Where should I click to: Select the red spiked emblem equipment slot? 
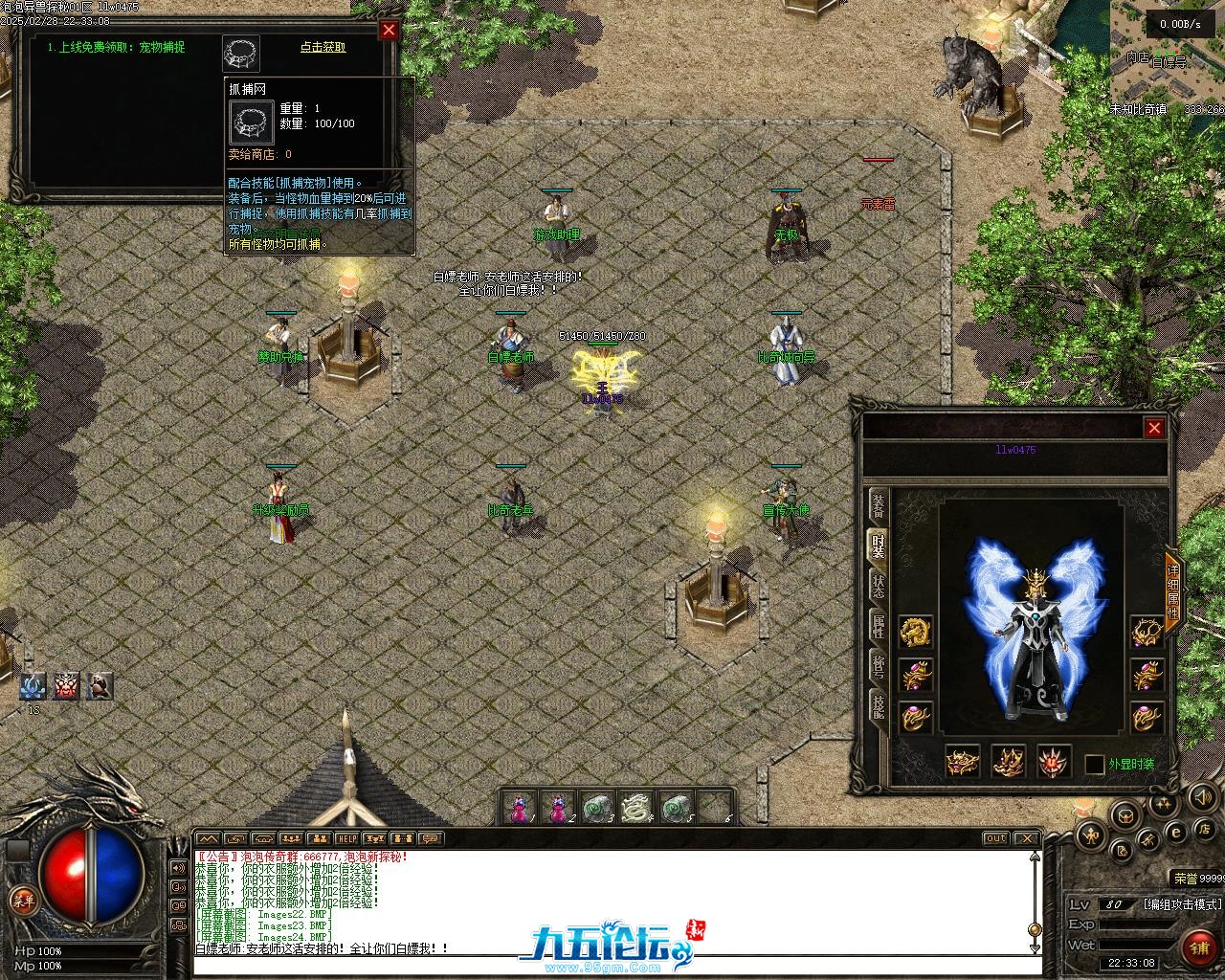point(1055,762)
